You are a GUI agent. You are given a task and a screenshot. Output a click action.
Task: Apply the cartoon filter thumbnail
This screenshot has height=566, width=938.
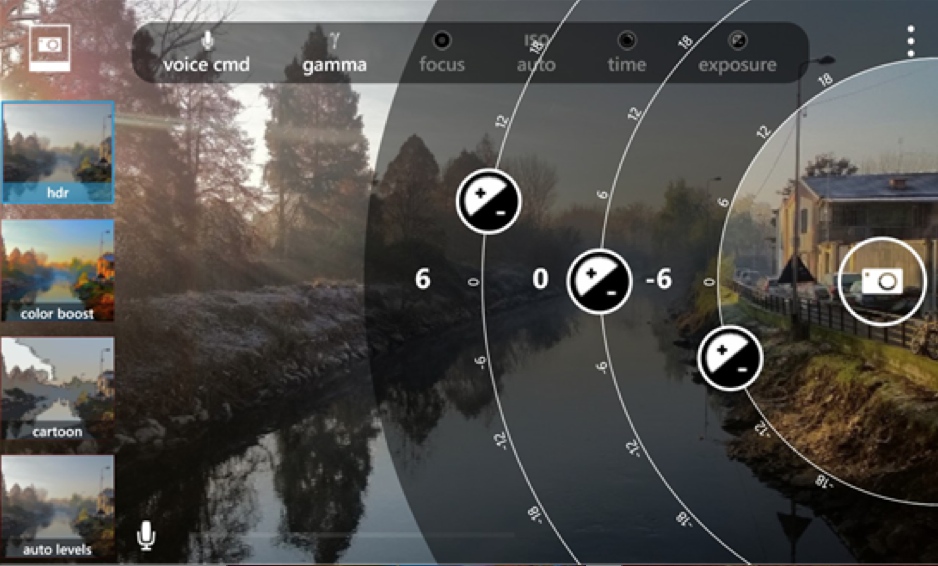coord(58,389)
